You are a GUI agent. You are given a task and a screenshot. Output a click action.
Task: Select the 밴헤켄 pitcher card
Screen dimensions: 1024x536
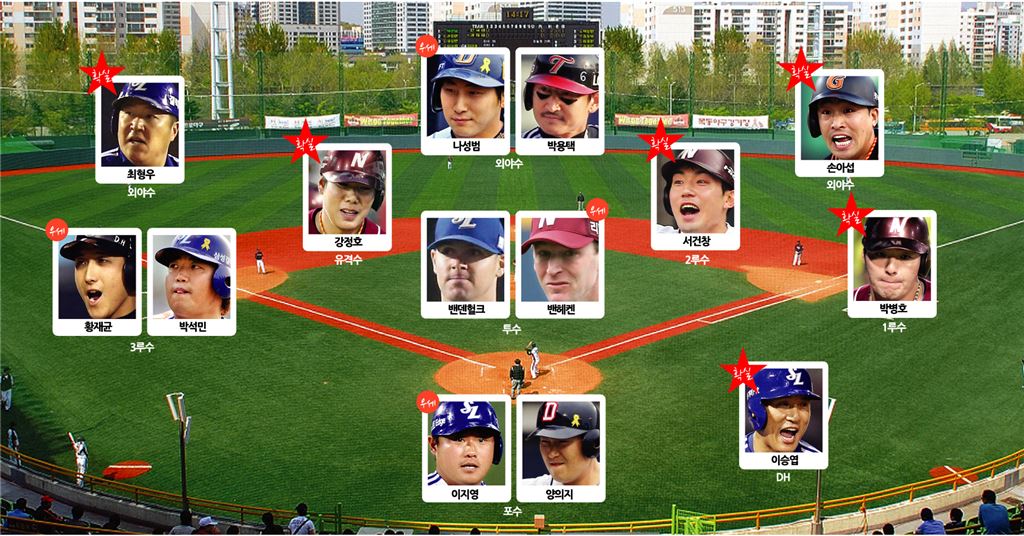560,265
